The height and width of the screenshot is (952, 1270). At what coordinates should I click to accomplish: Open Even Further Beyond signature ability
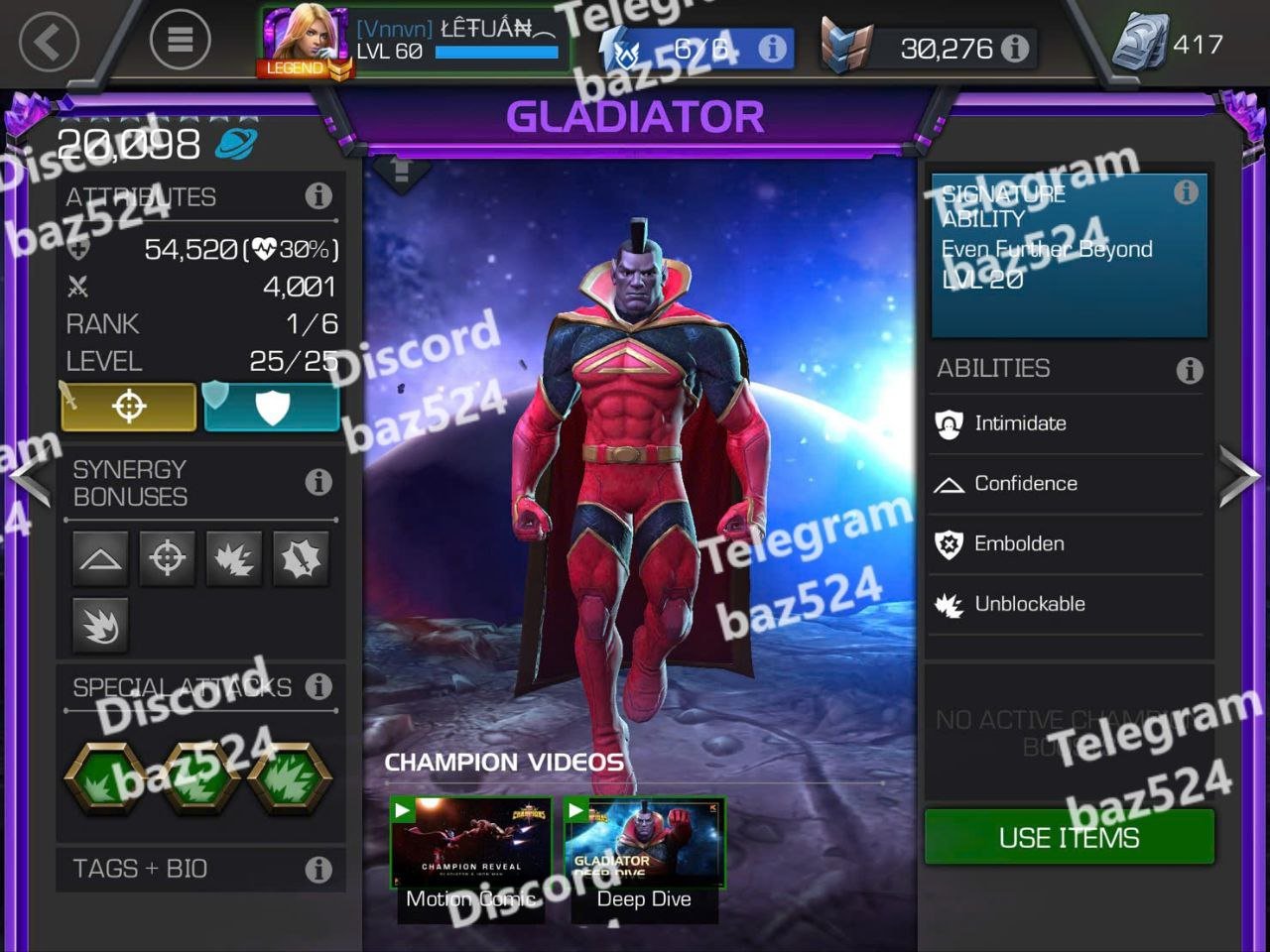[1069, 255]
